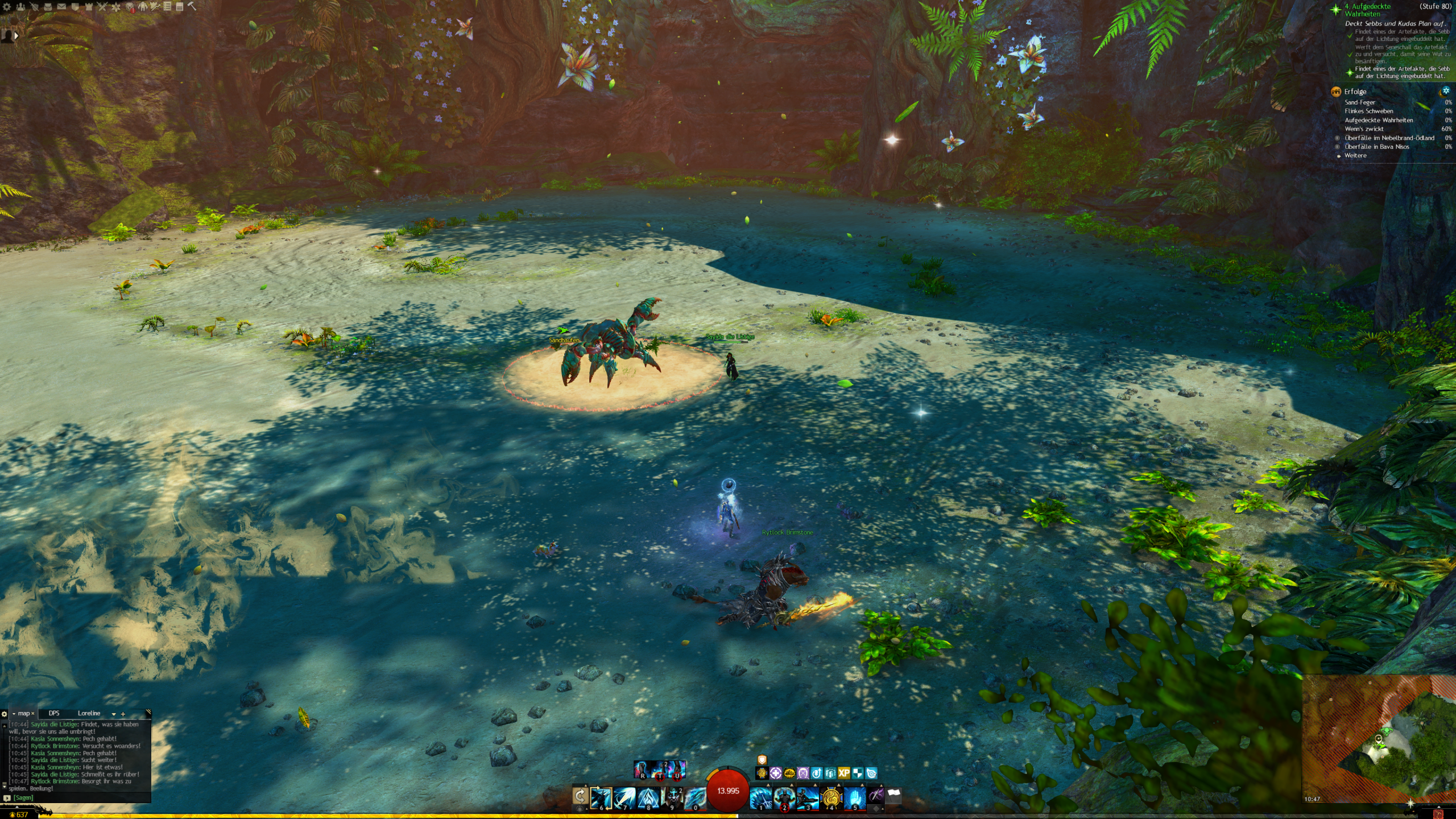This screenshot has height=819, width=1456.
Task: Open the hammer crafting icon in top bar
Action: tap(192, 6)
